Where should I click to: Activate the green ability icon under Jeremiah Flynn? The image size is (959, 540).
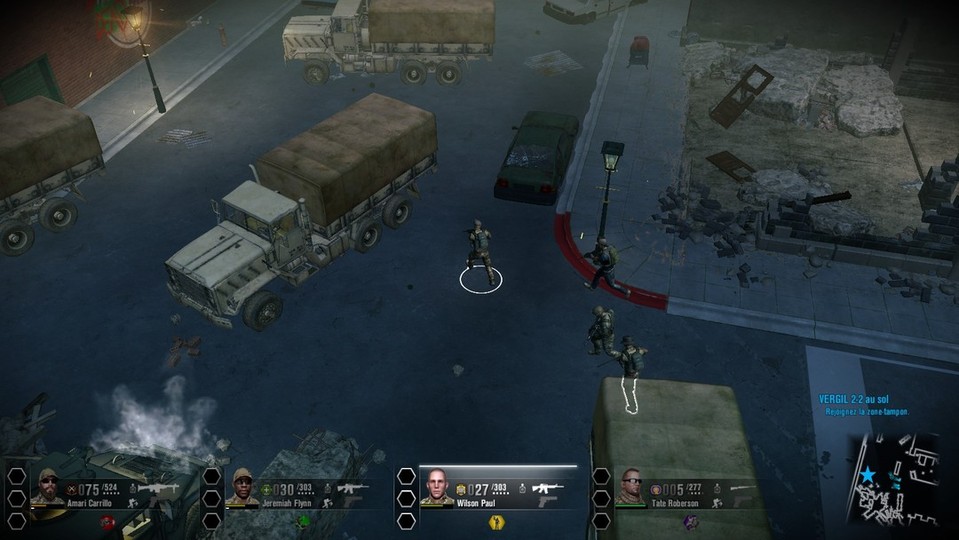click(300, 521)
